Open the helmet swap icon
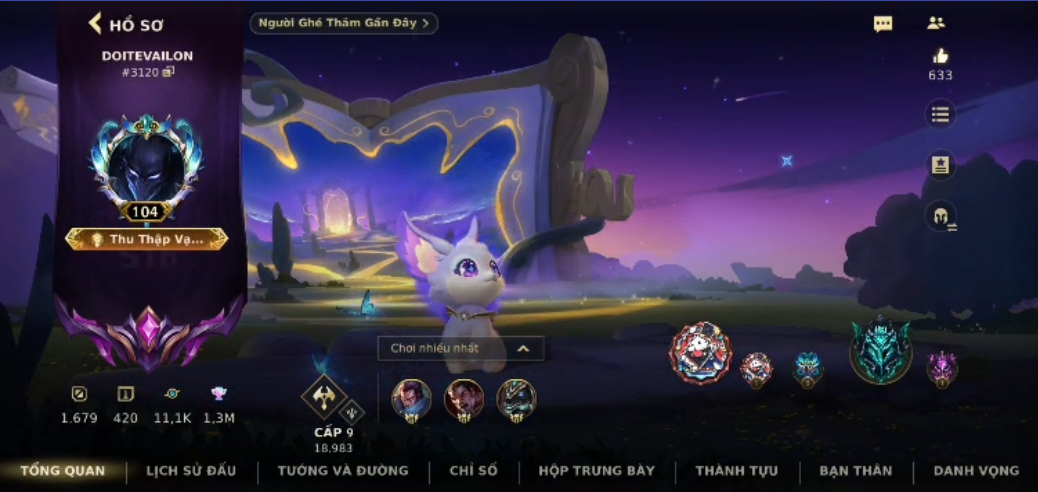 point(941,216)
